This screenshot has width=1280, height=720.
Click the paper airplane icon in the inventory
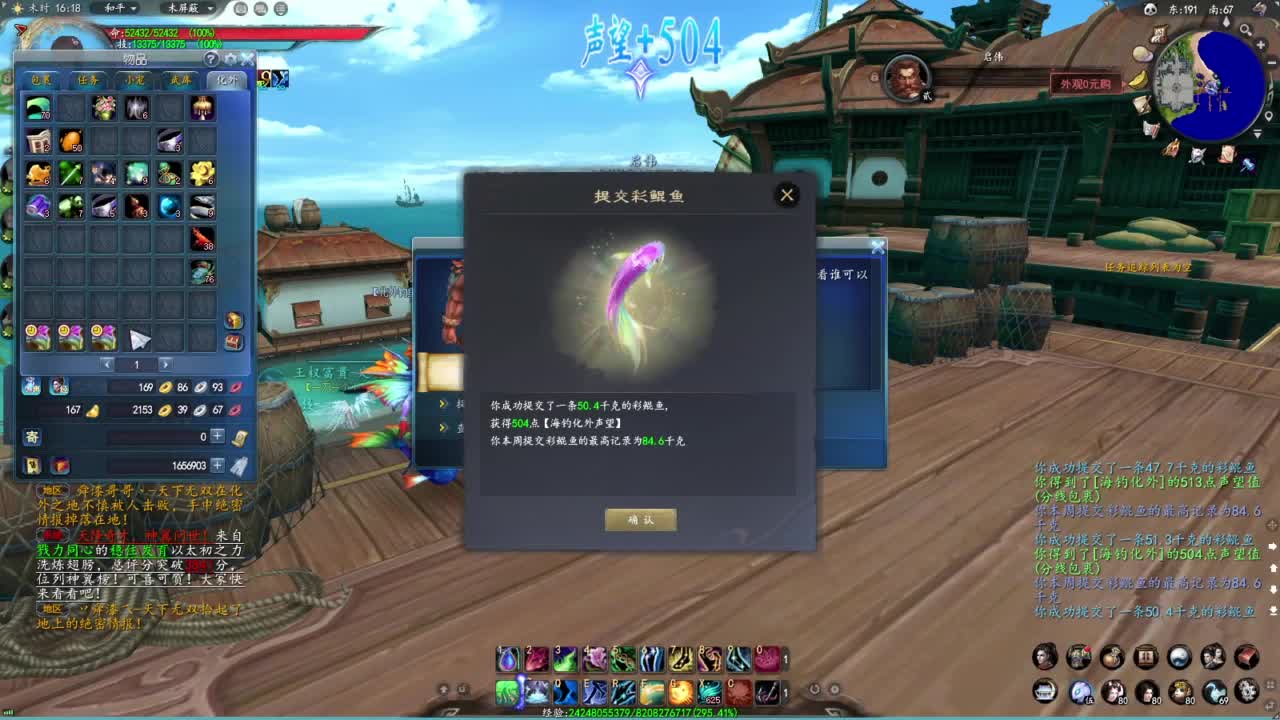pos(138,339)
